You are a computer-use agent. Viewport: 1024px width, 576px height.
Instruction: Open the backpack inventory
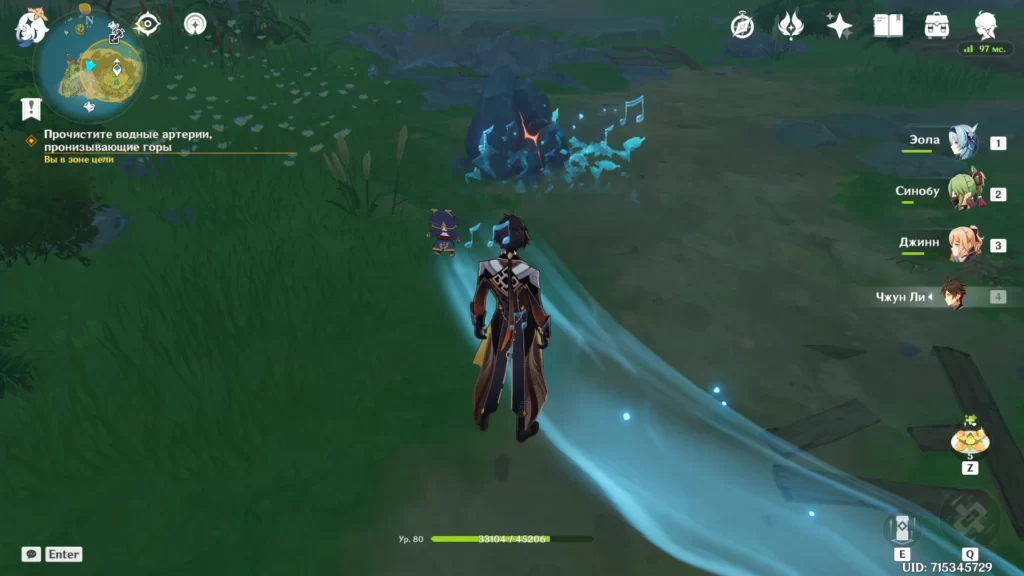[x=937, y=26]
